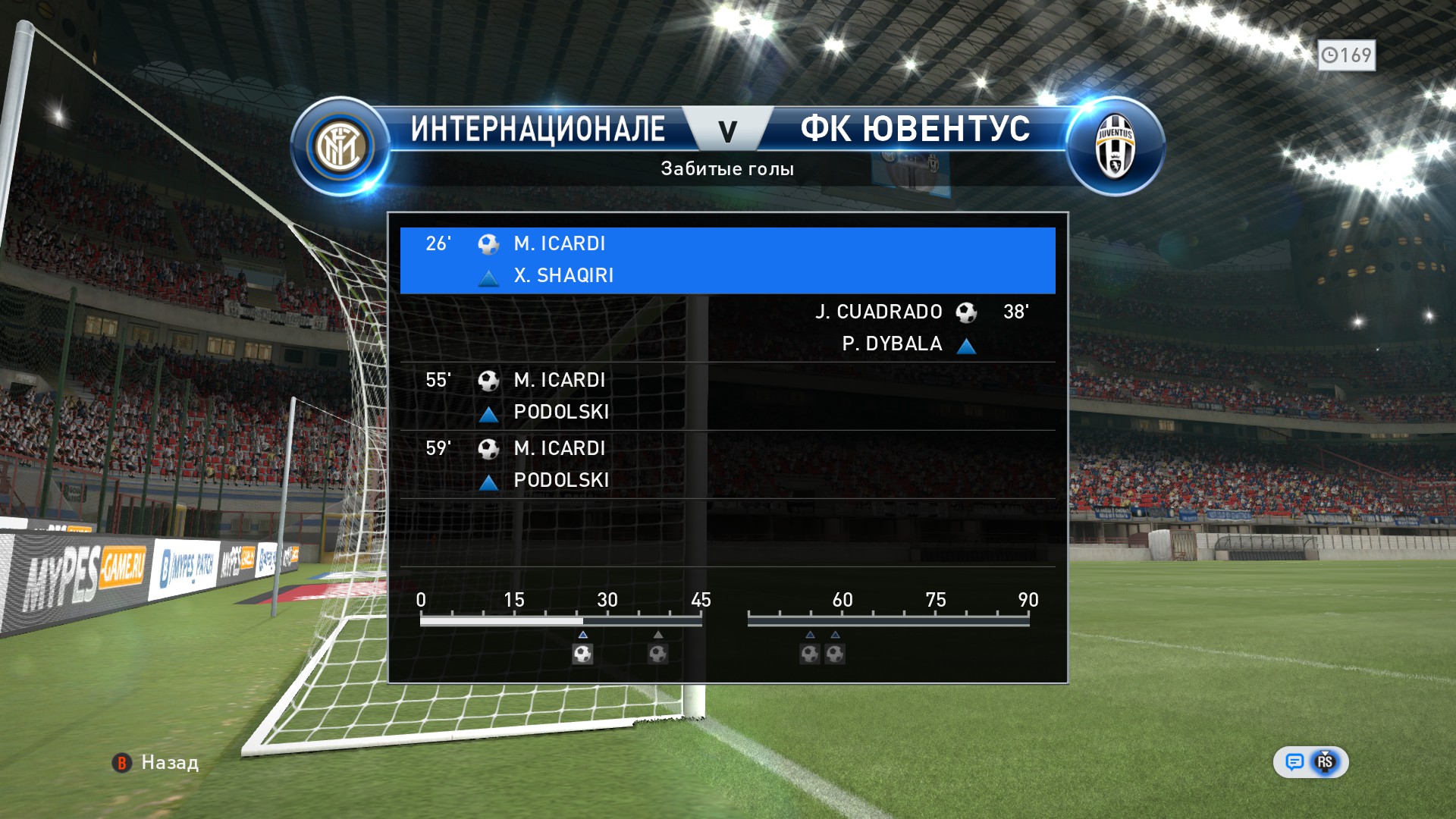1456x819 pixels.
Task: Pick the 59' M. Icardi goal row
Action: [x=727, y=464]
